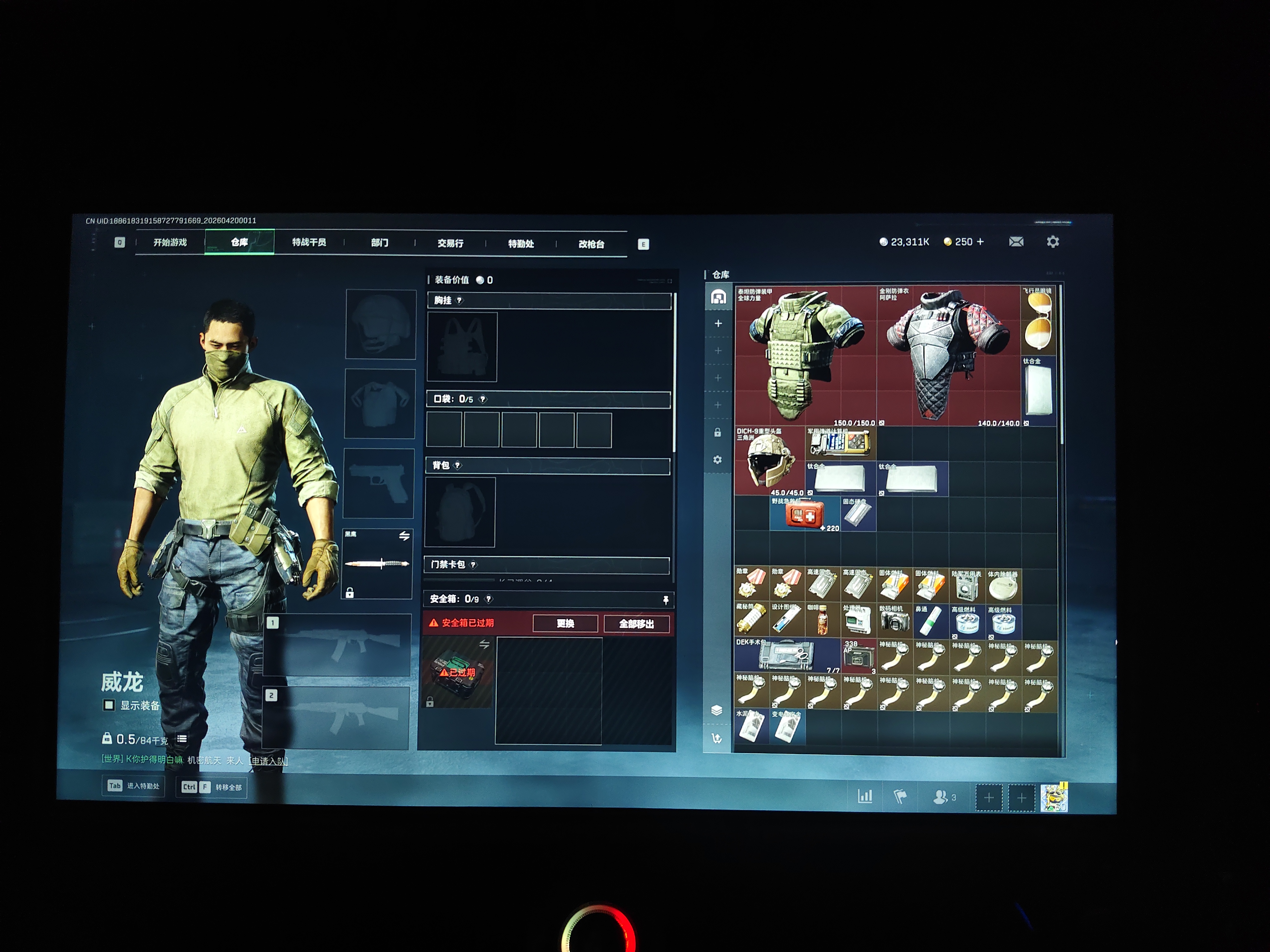Open the 部门 tab
The image size is (1270, 952).
click(380, 243)
